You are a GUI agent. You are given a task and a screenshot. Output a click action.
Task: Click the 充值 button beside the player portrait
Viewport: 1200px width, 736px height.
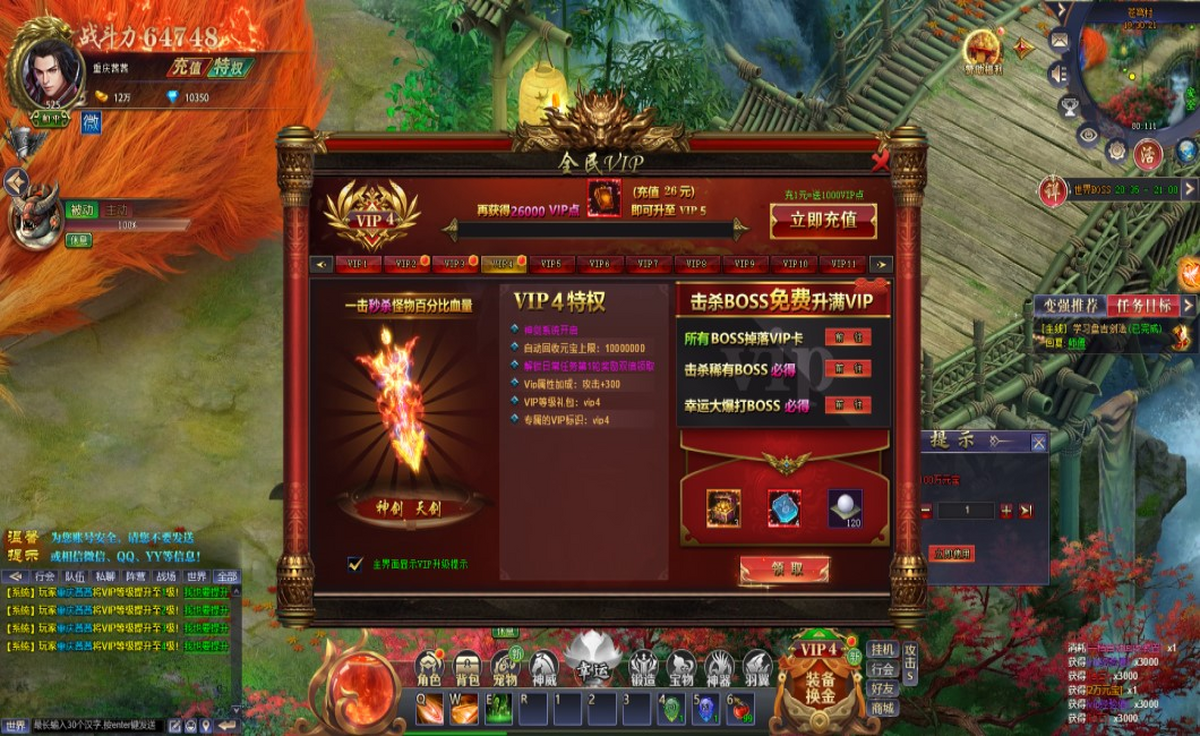coord(184,68)
